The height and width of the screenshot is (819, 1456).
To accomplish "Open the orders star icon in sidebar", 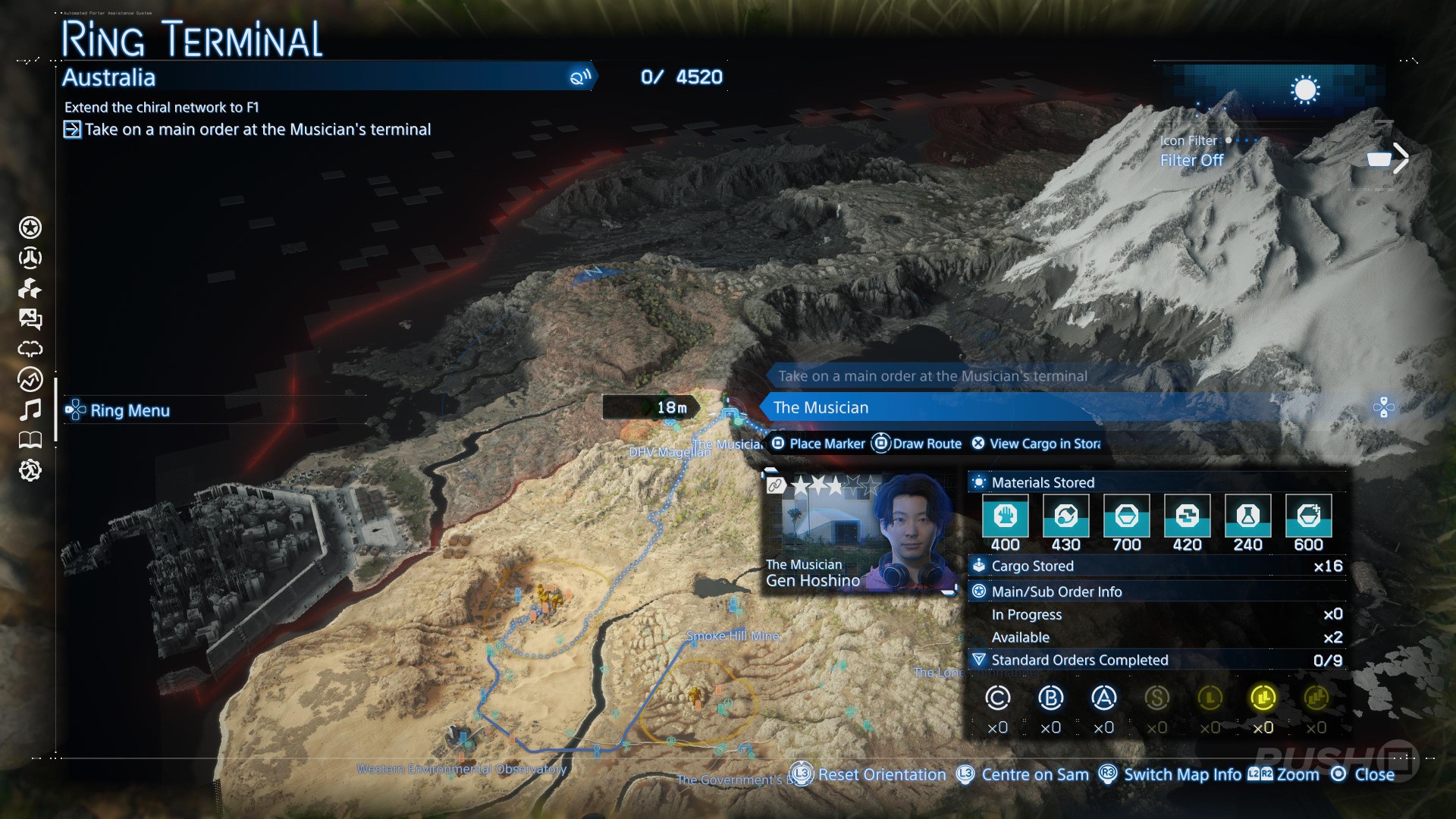I will [x=30, y=227].
